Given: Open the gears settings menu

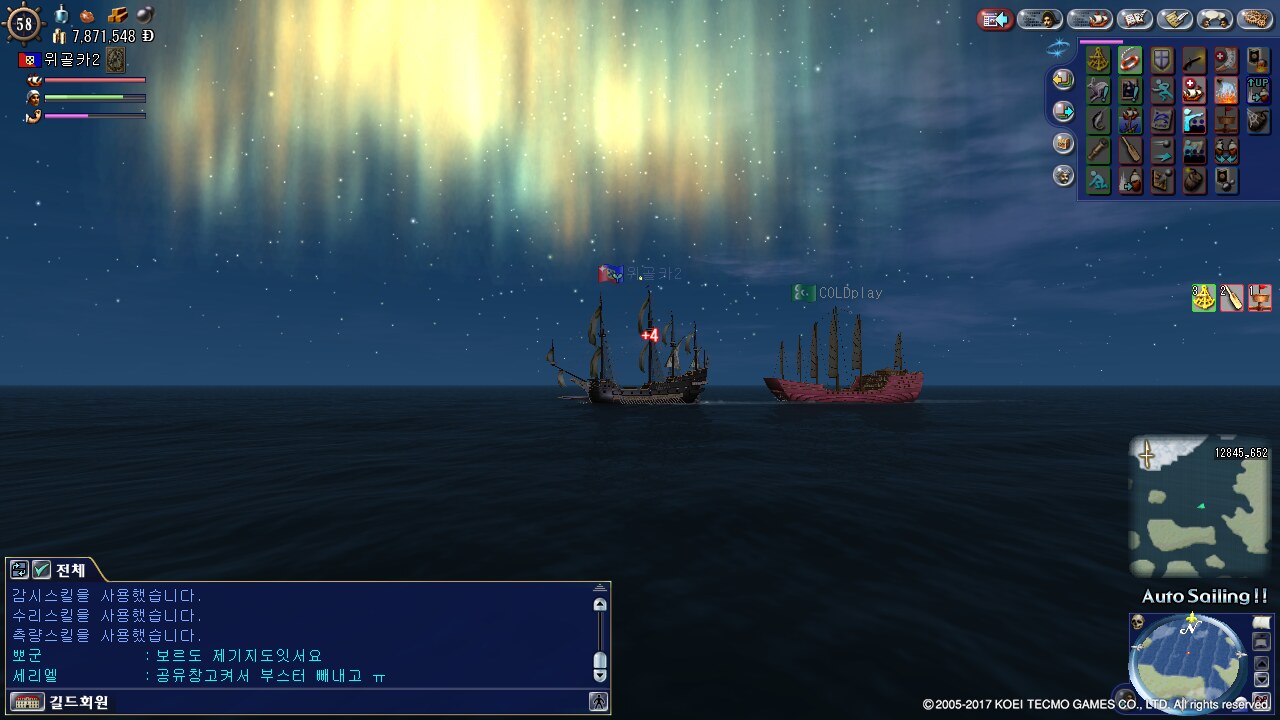Looking at the screenshot, I should click(1255, 19).
